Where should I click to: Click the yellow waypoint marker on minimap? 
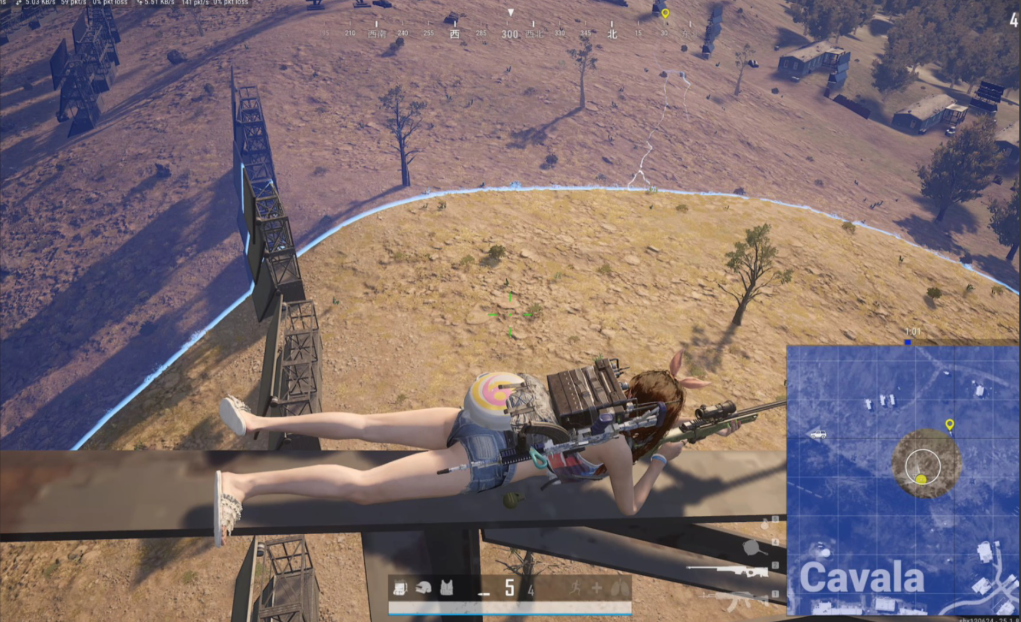[949, 425]
